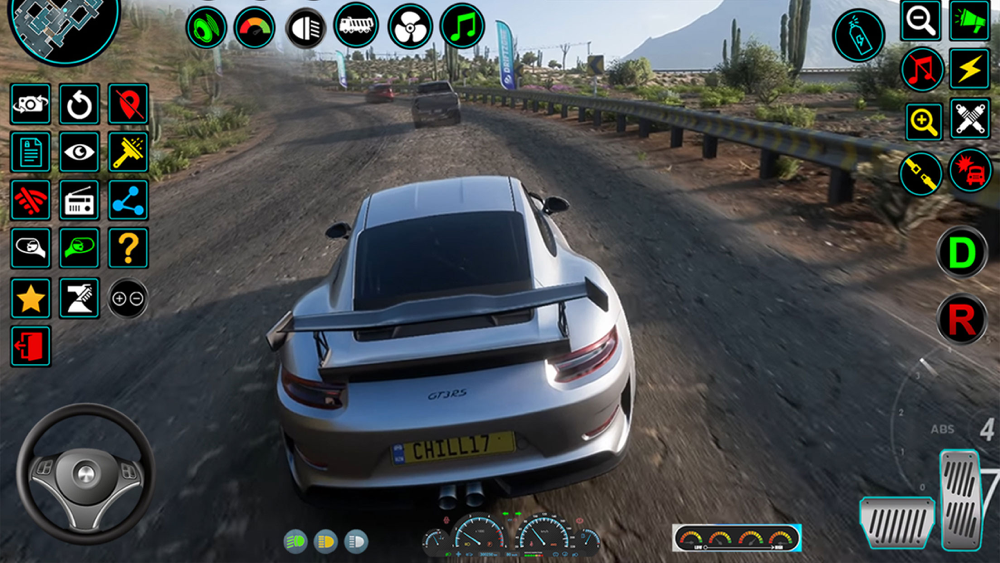Use the nitro spray can boost
Viewport: 1000px width, 563px height.
pos(858,35)
